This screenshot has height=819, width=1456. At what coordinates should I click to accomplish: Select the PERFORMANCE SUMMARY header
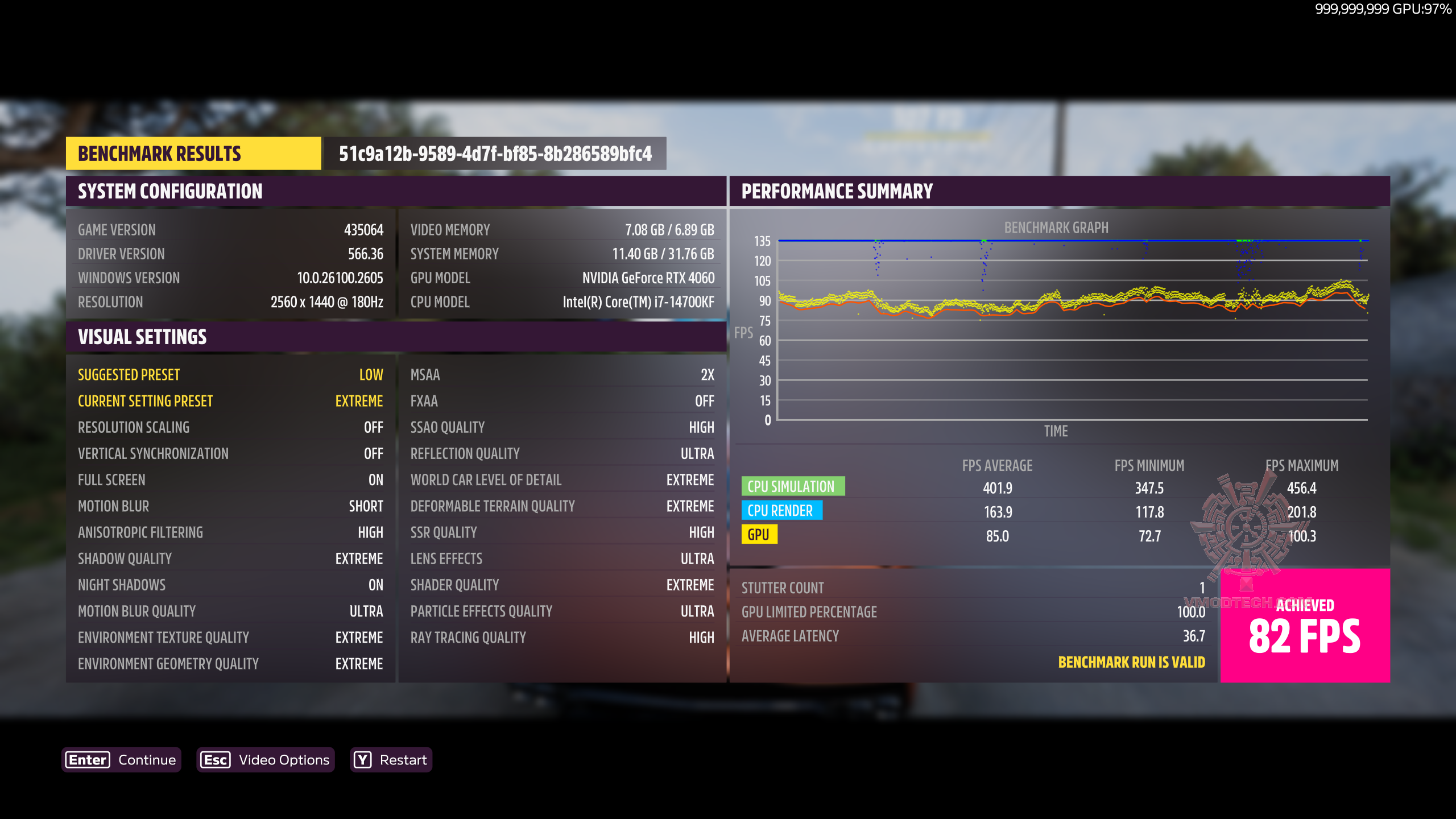(x=837, y=191)
